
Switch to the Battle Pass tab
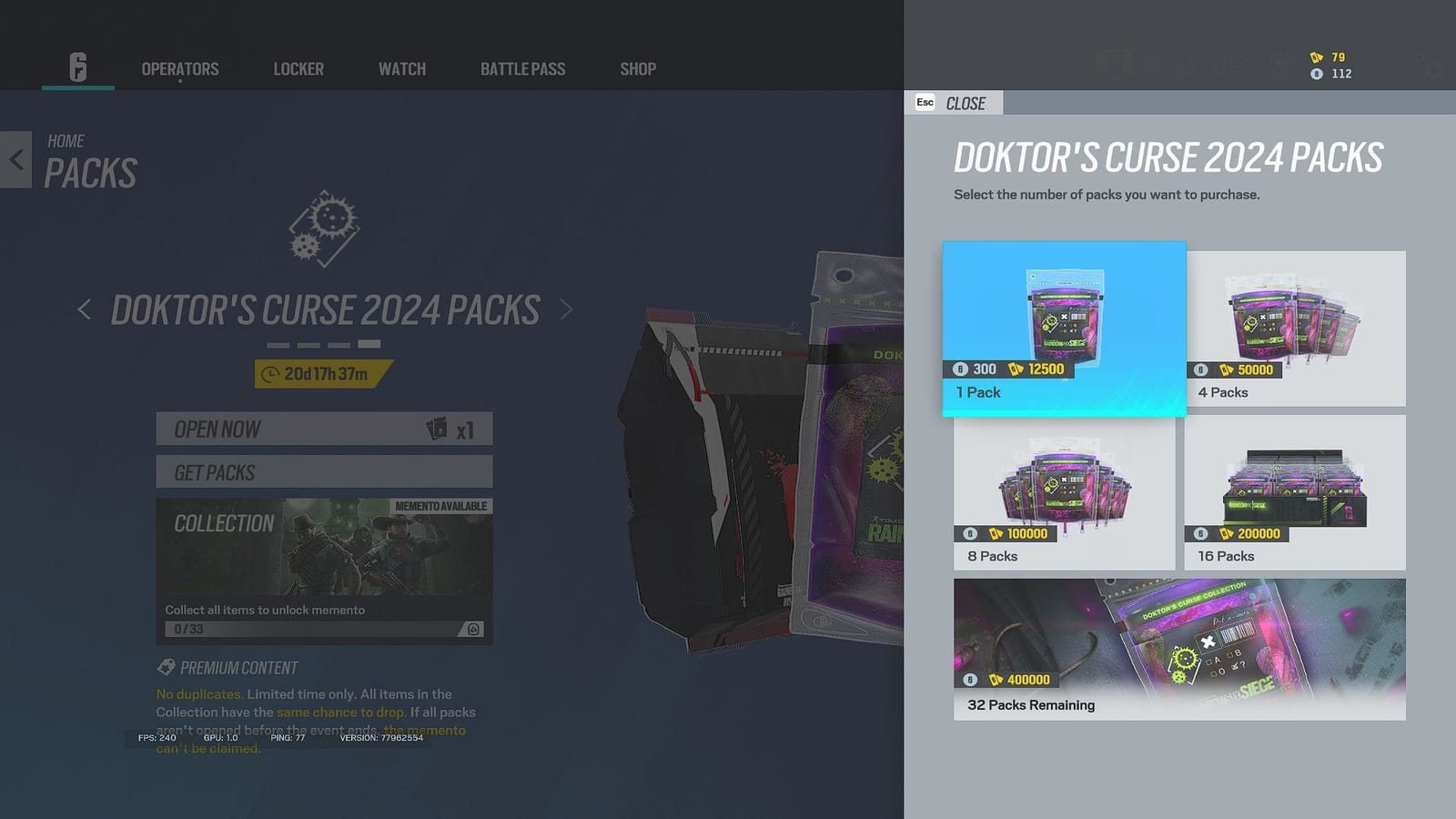pyautogui.click(x=522, y=68)
